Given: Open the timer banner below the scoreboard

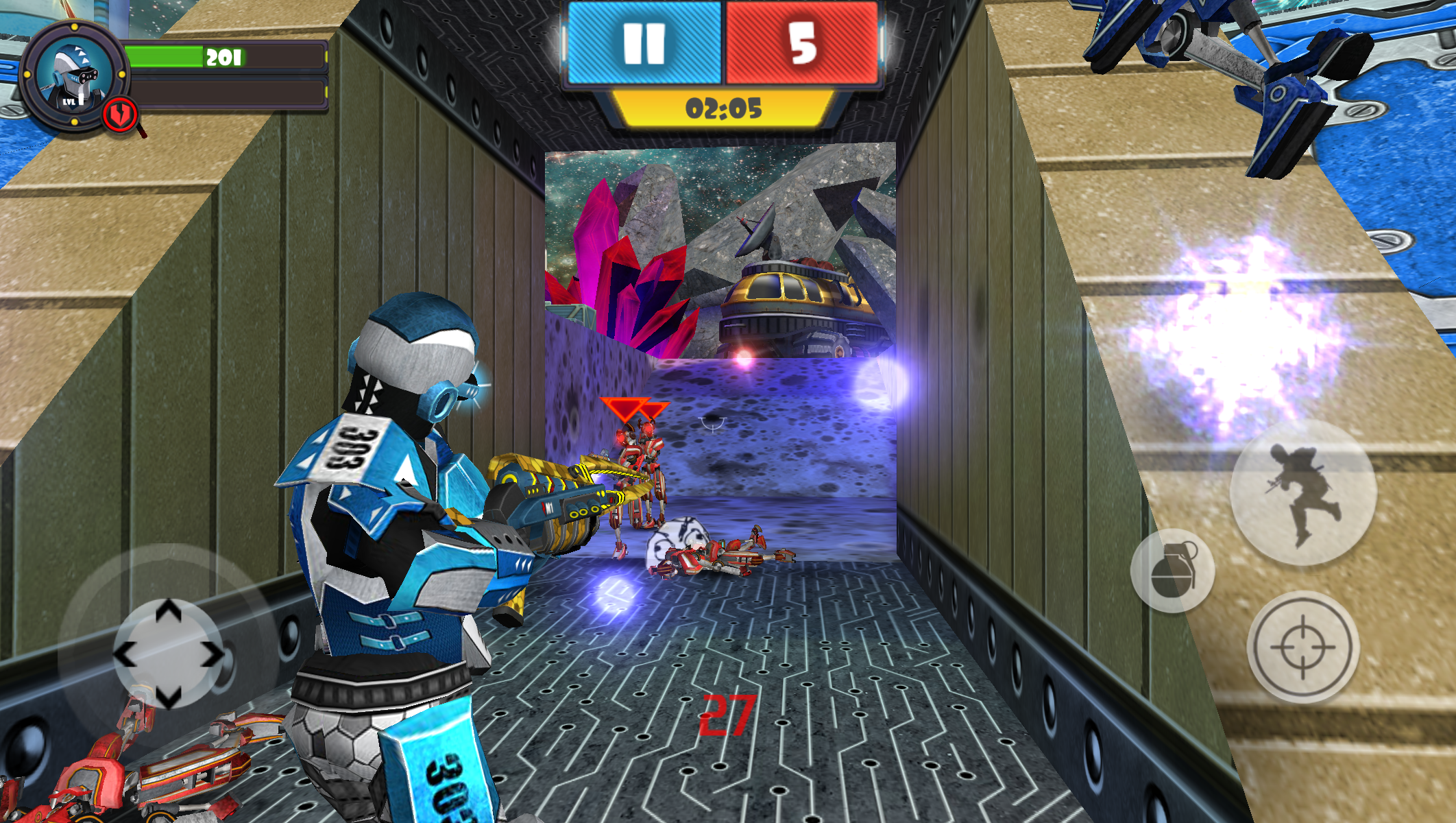Looking at the screenshot, I should tap(722, 108).
